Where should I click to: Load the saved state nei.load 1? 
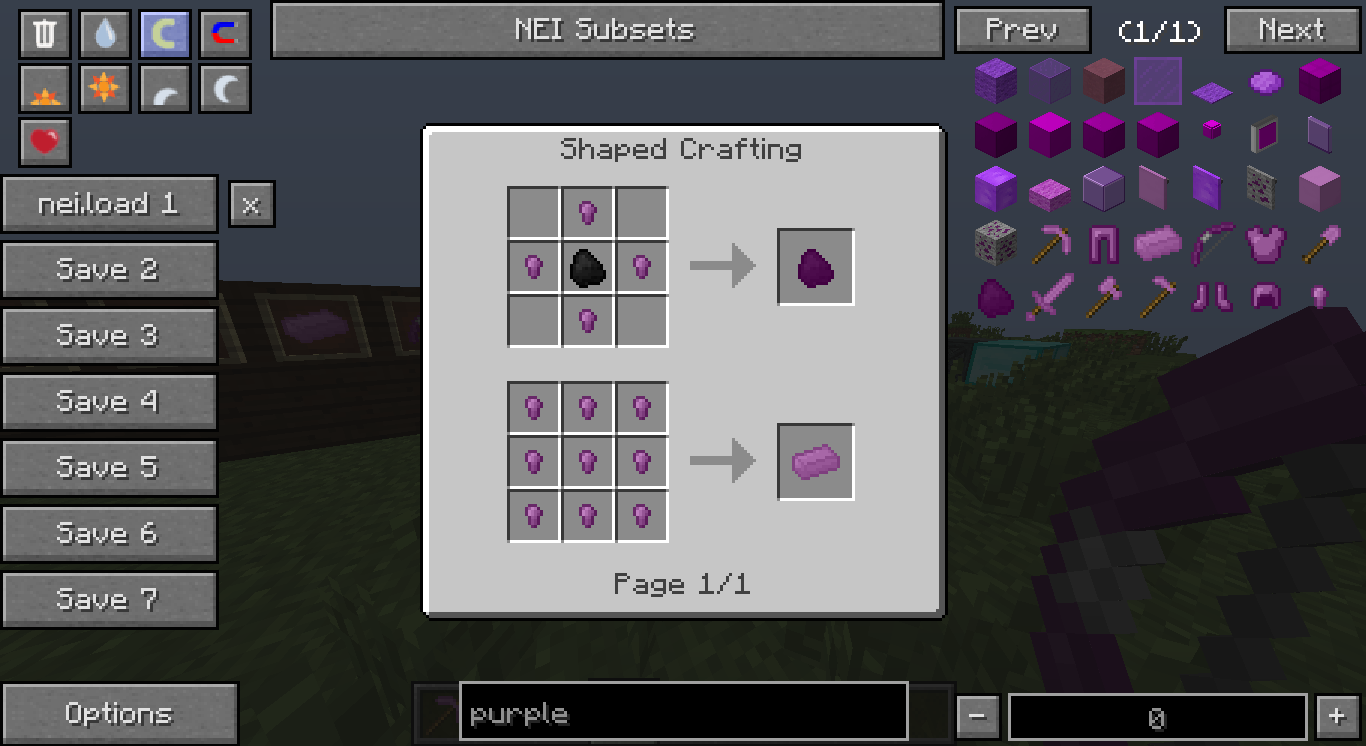pyautogui.click(x=110, y=203)
